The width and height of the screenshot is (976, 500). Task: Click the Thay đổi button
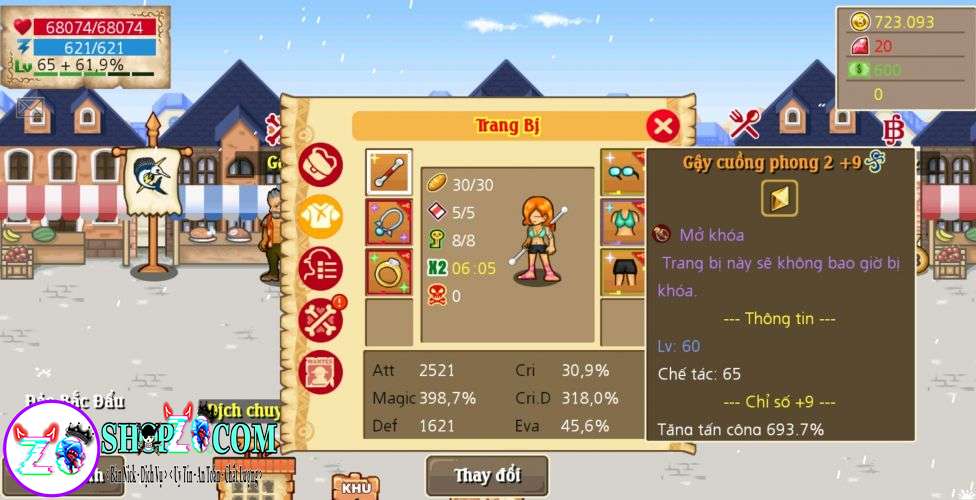[x=487, y=474]
